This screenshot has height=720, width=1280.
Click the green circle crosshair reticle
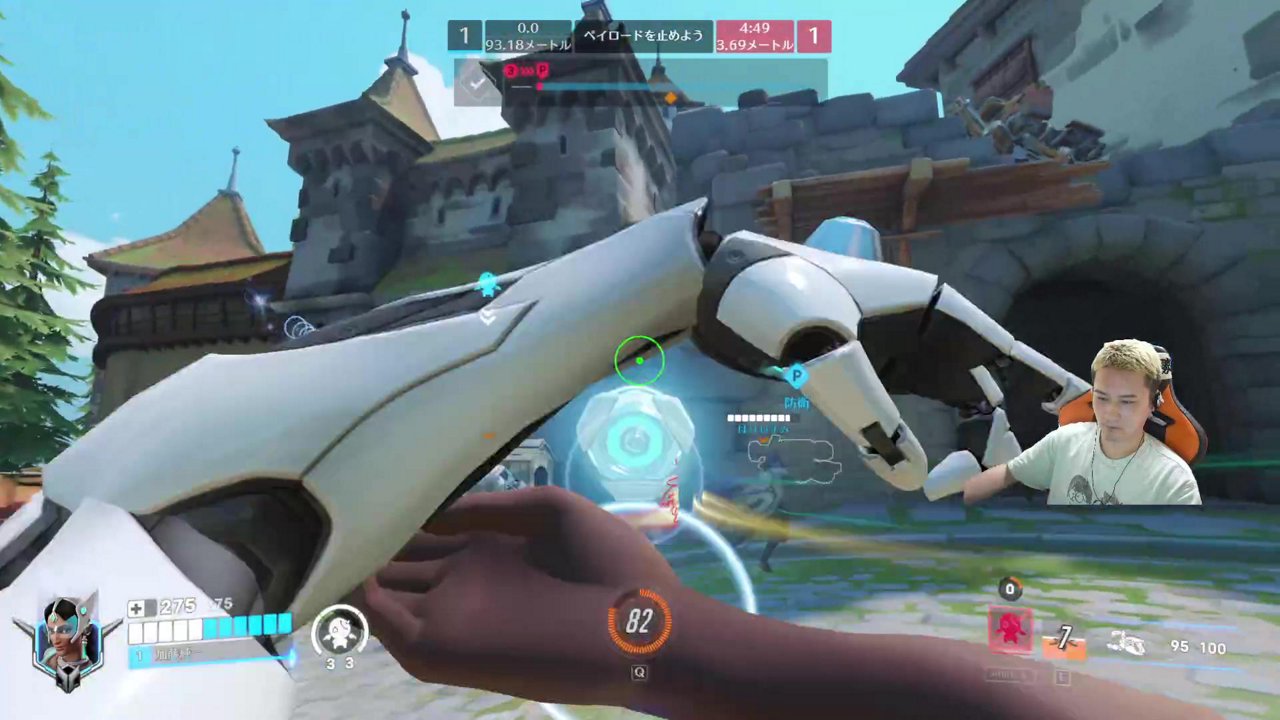[x=640, y=359]
